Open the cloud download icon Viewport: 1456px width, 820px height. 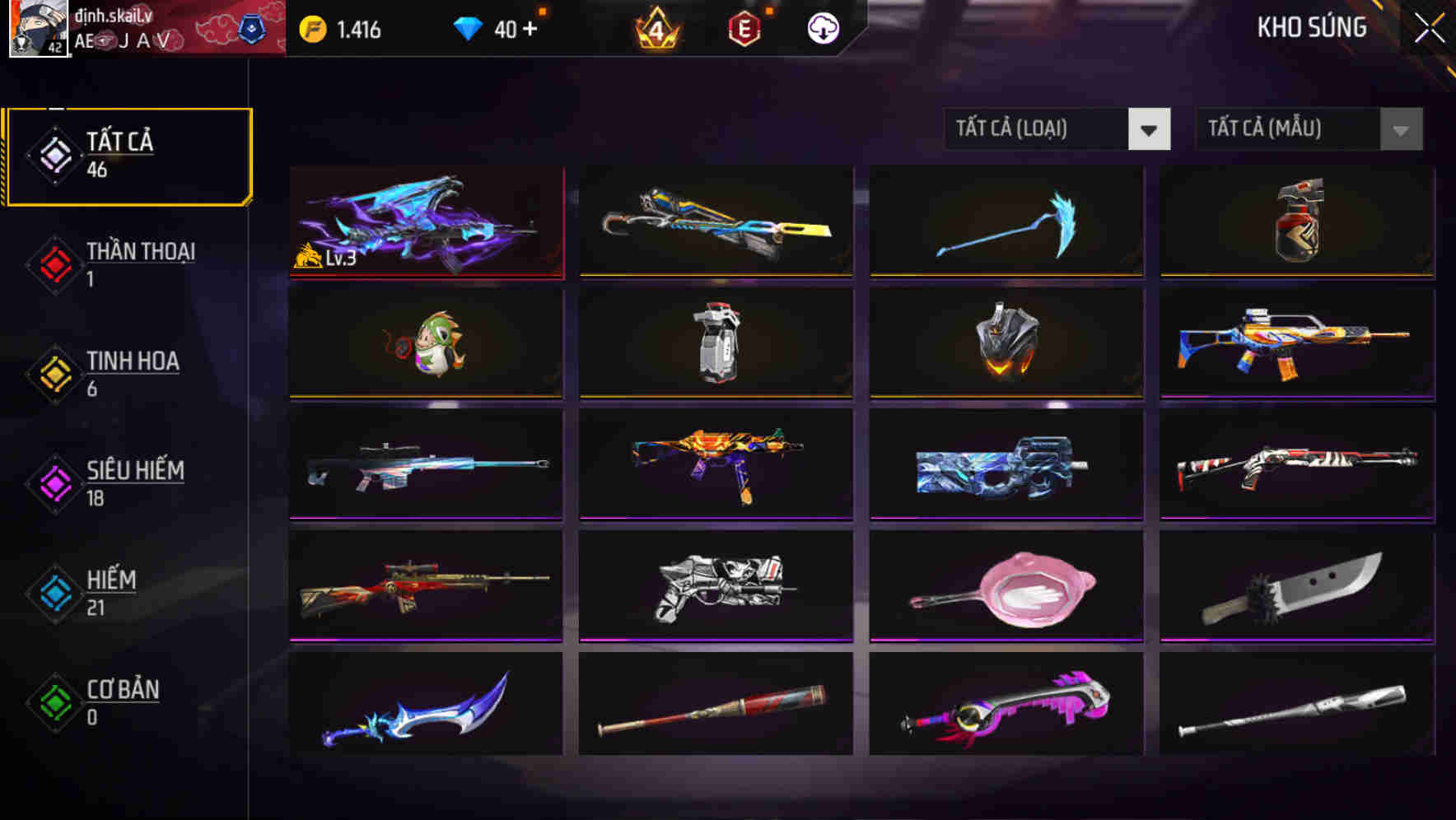821,27
